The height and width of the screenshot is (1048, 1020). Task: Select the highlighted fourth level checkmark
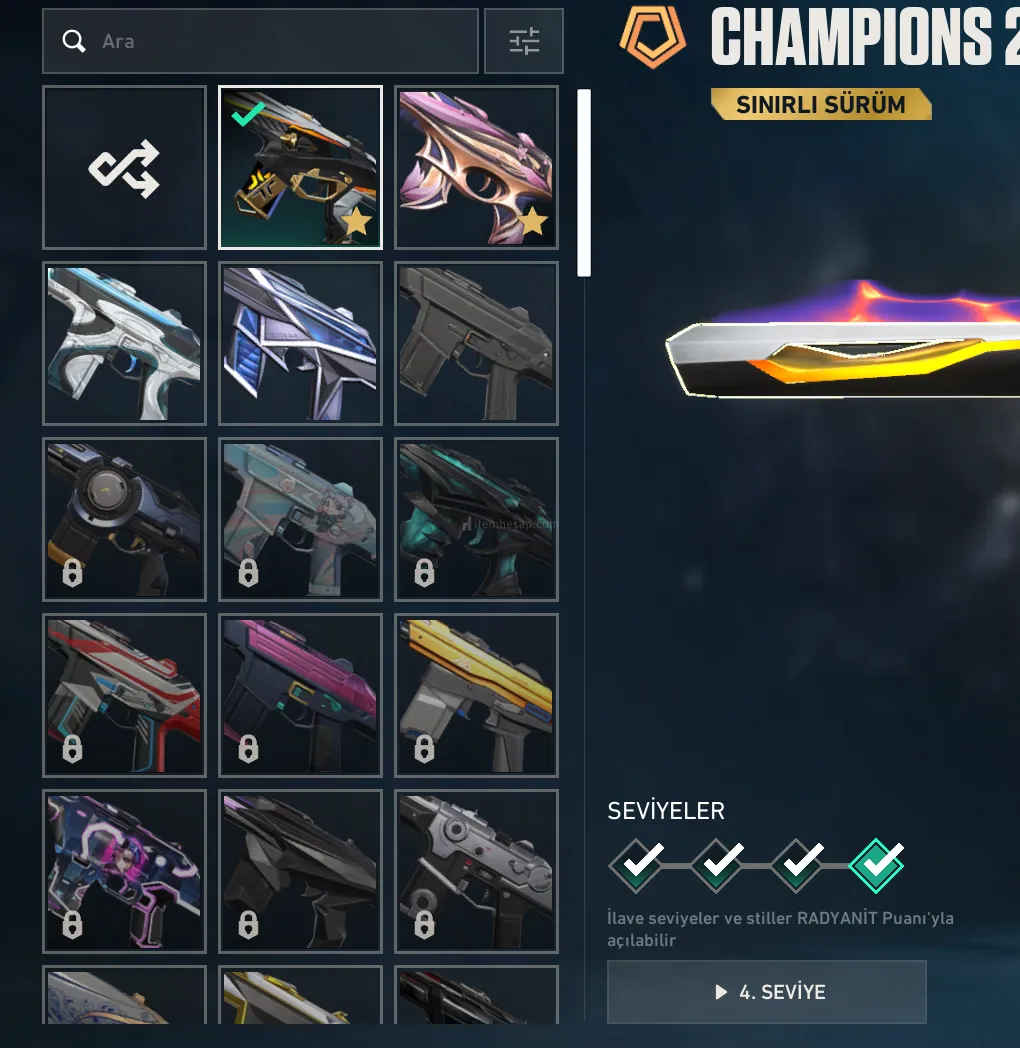876,865
